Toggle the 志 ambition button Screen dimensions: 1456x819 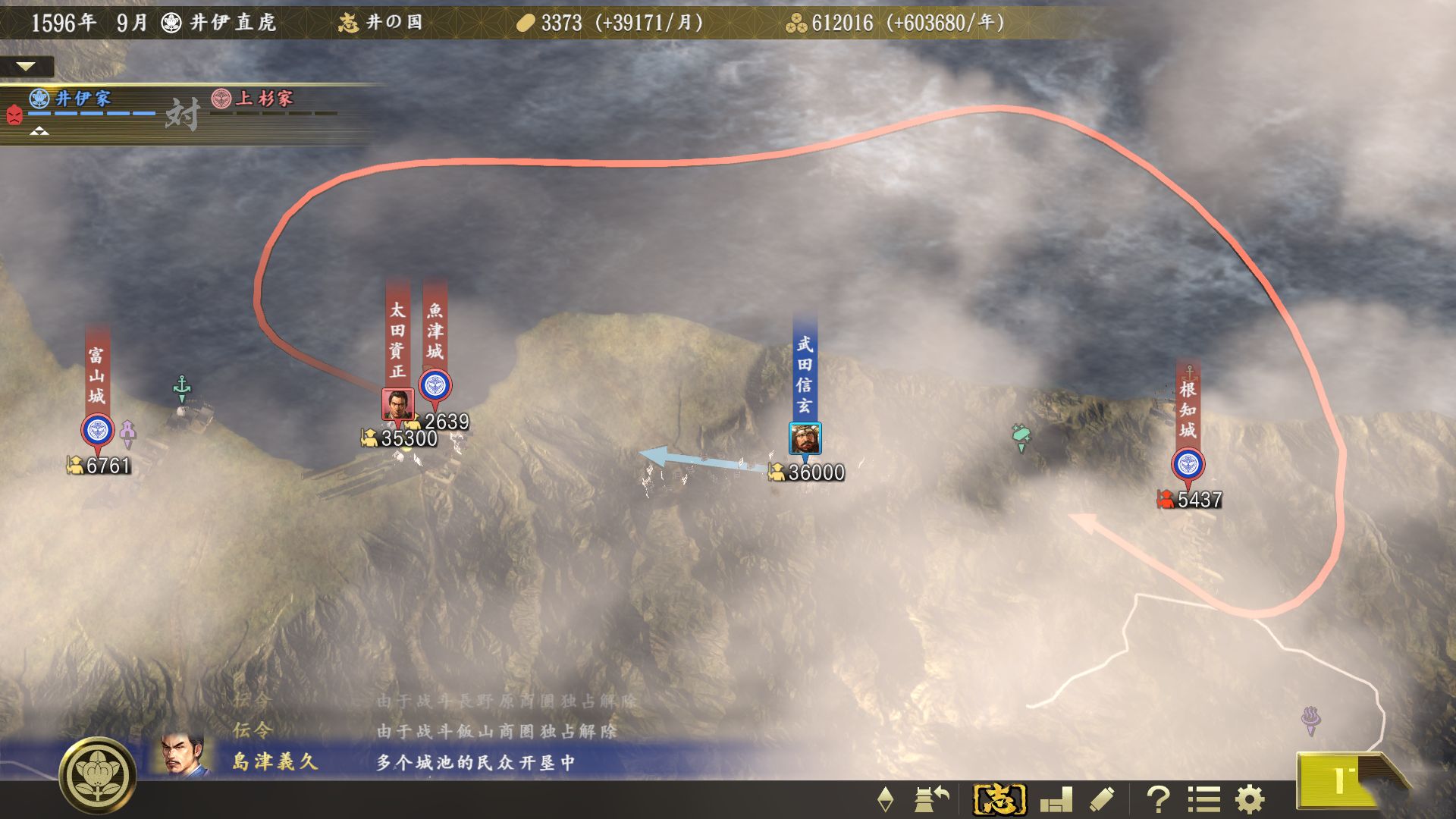(999, 799)
